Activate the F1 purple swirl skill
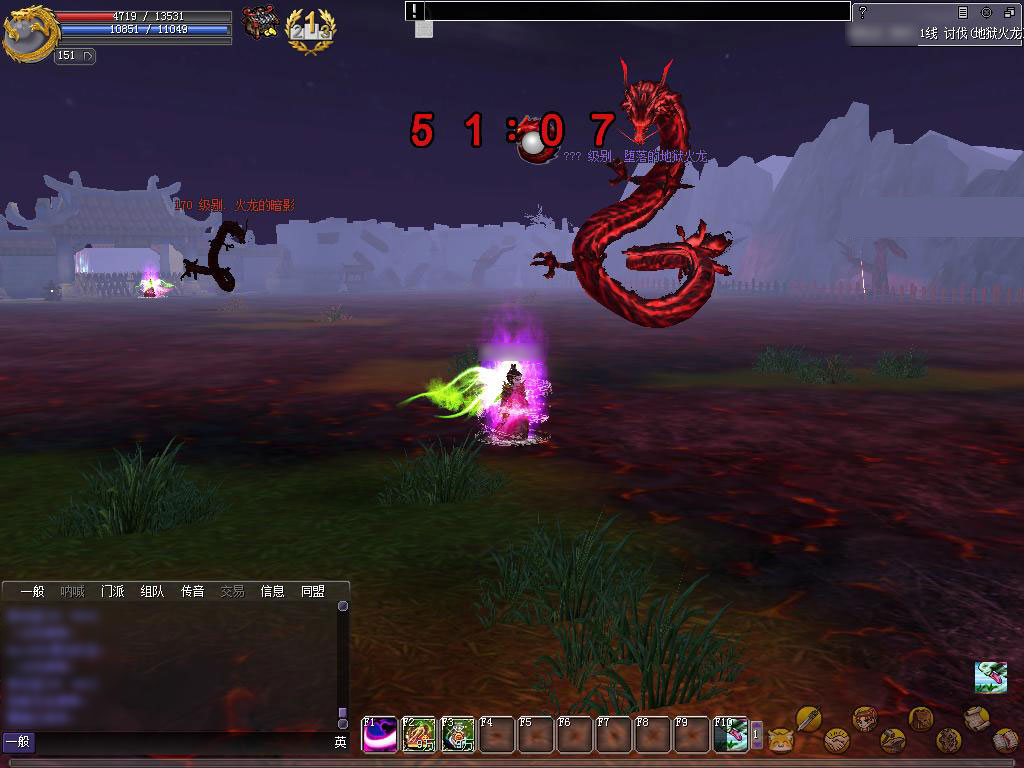This screenshot has width=1024, height=768. click(x=379, y=735)
